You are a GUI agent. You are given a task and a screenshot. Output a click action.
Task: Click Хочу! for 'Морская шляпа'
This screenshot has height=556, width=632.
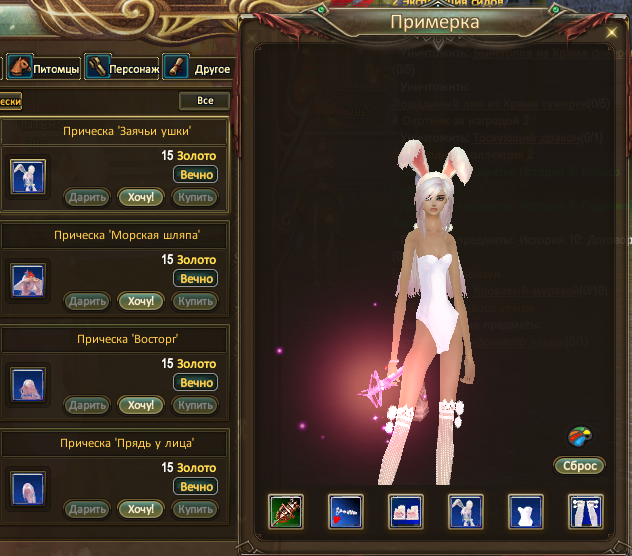tap(140, 301)
